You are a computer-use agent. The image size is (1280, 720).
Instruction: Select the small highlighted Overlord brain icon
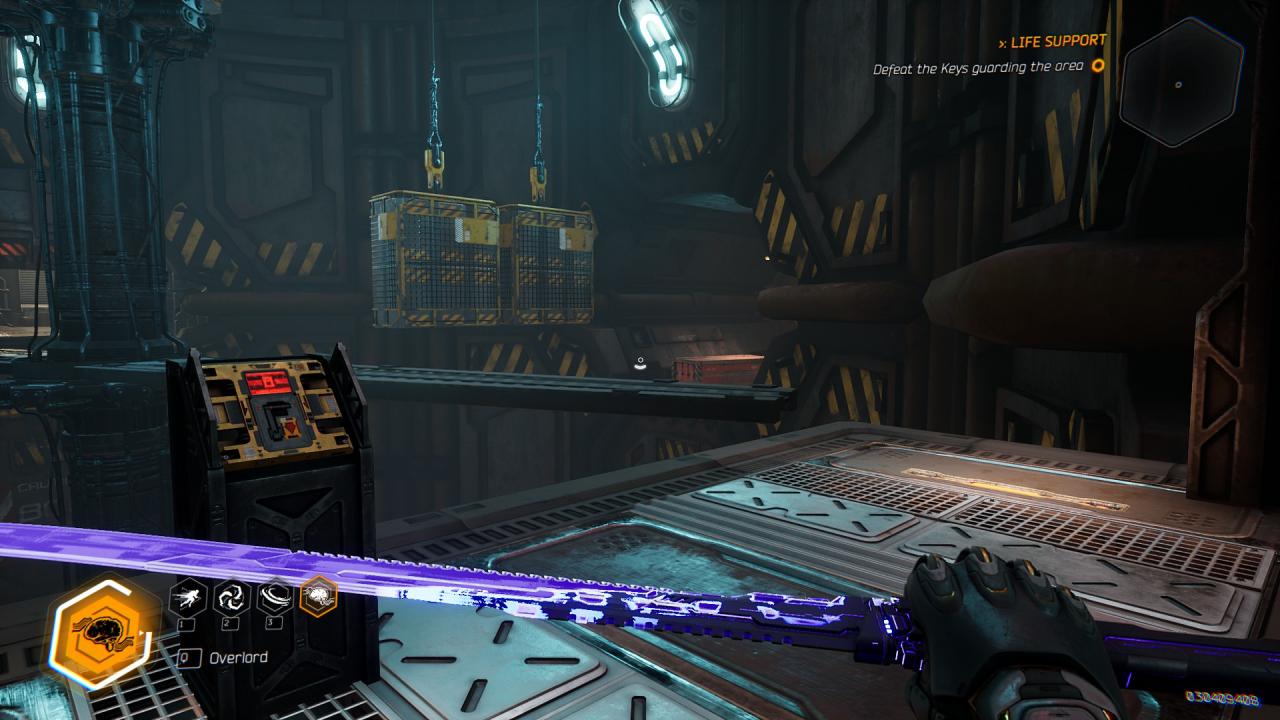318,597
